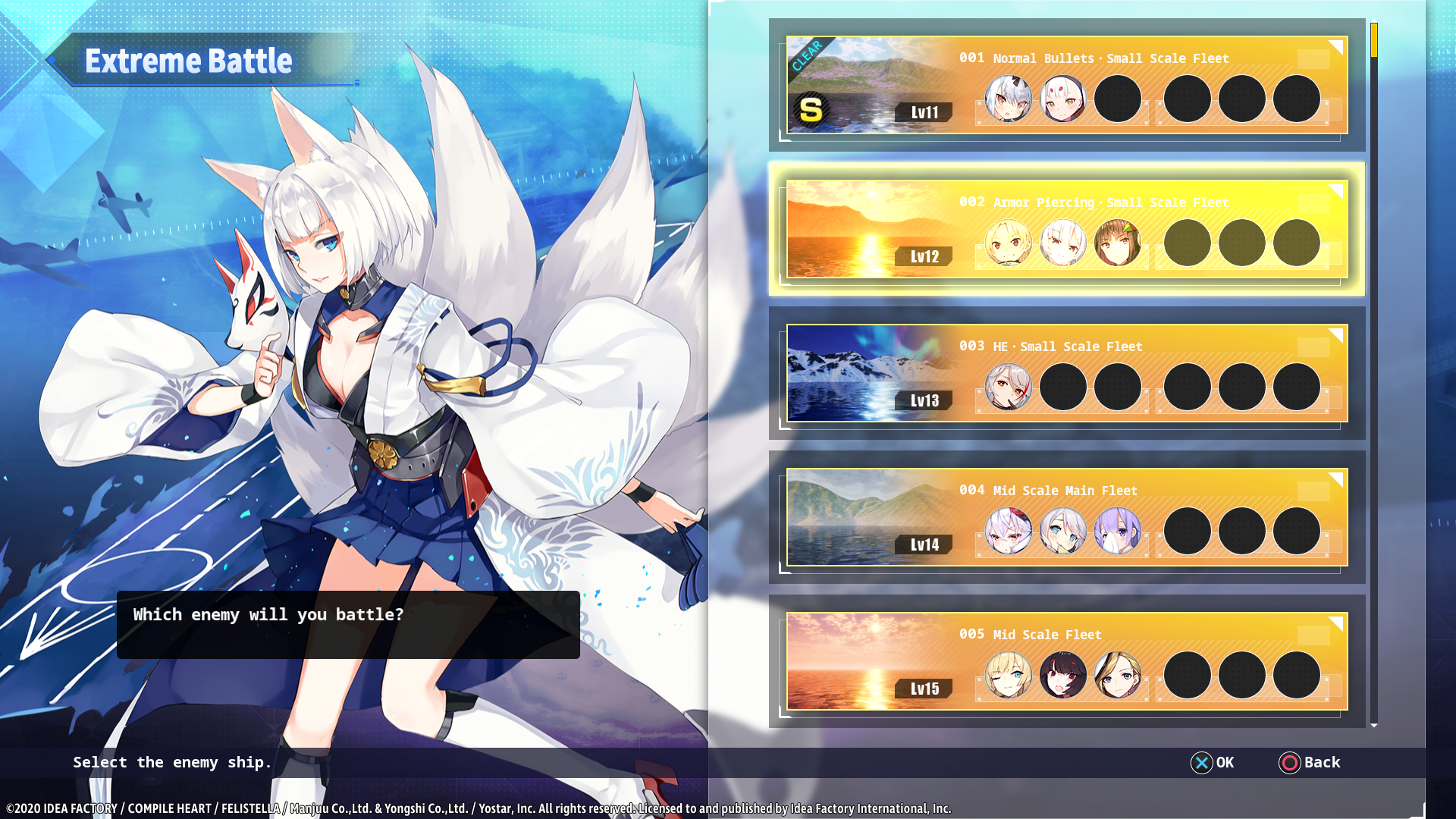Choose battle 002 Armor Piercing Small Scale Fleet
The image size is (1456, 819).
point(1066,229)
